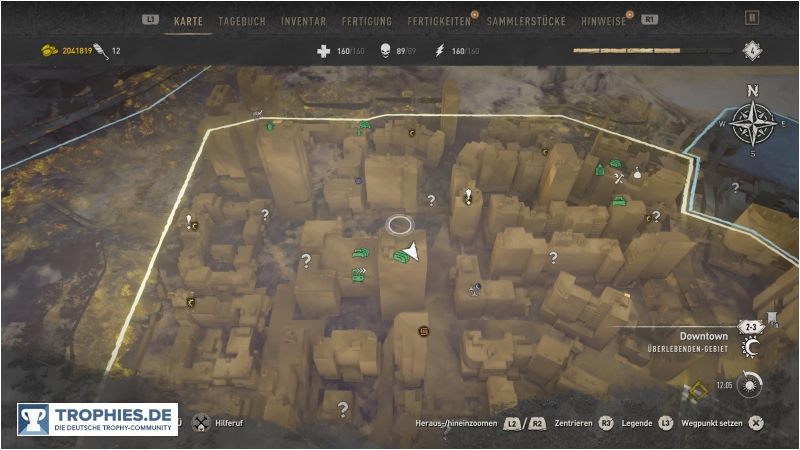
Task: Select the Karte tab
Action: (188, 20)
